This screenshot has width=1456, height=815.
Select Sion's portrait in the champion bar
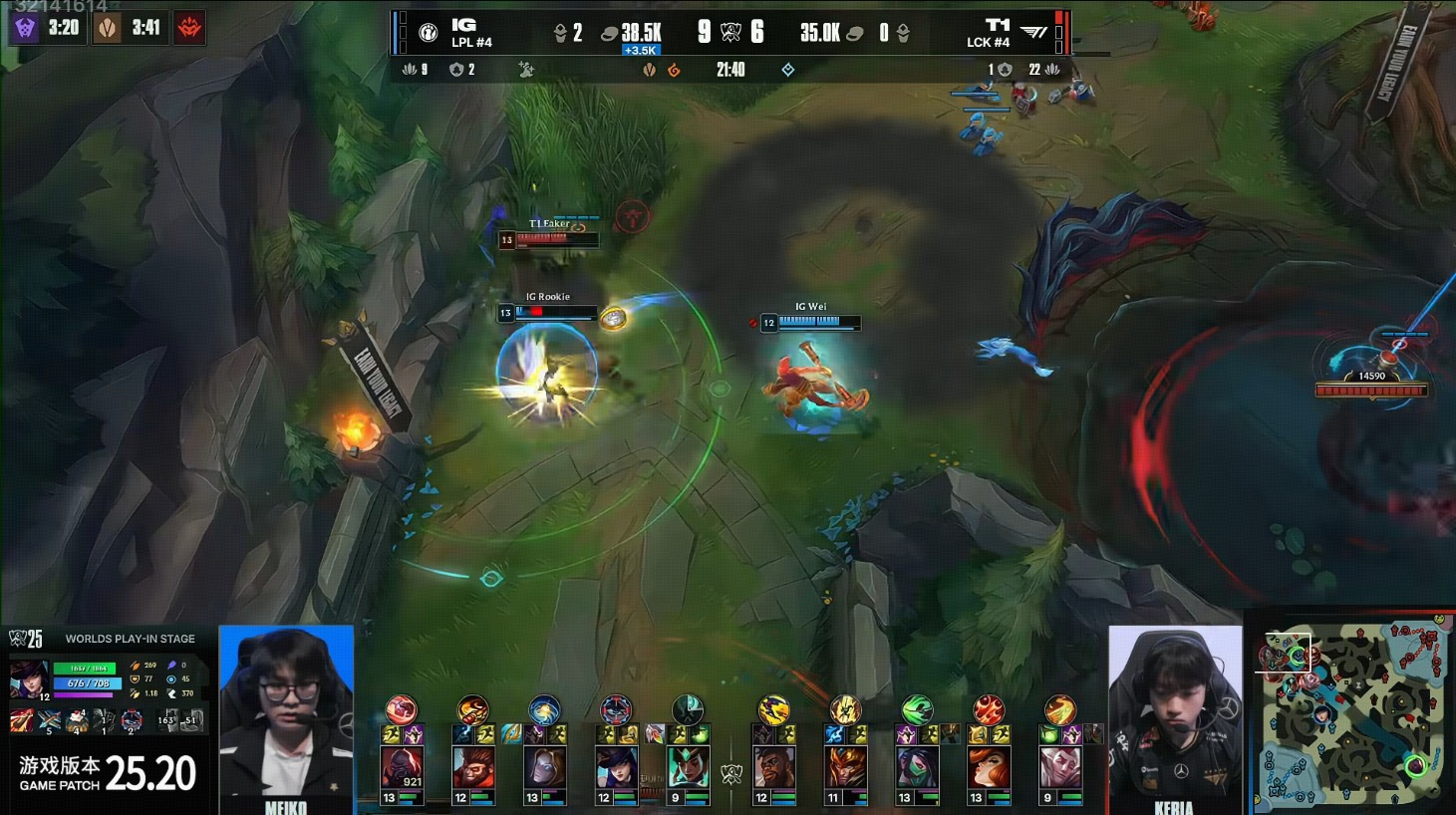402,769
